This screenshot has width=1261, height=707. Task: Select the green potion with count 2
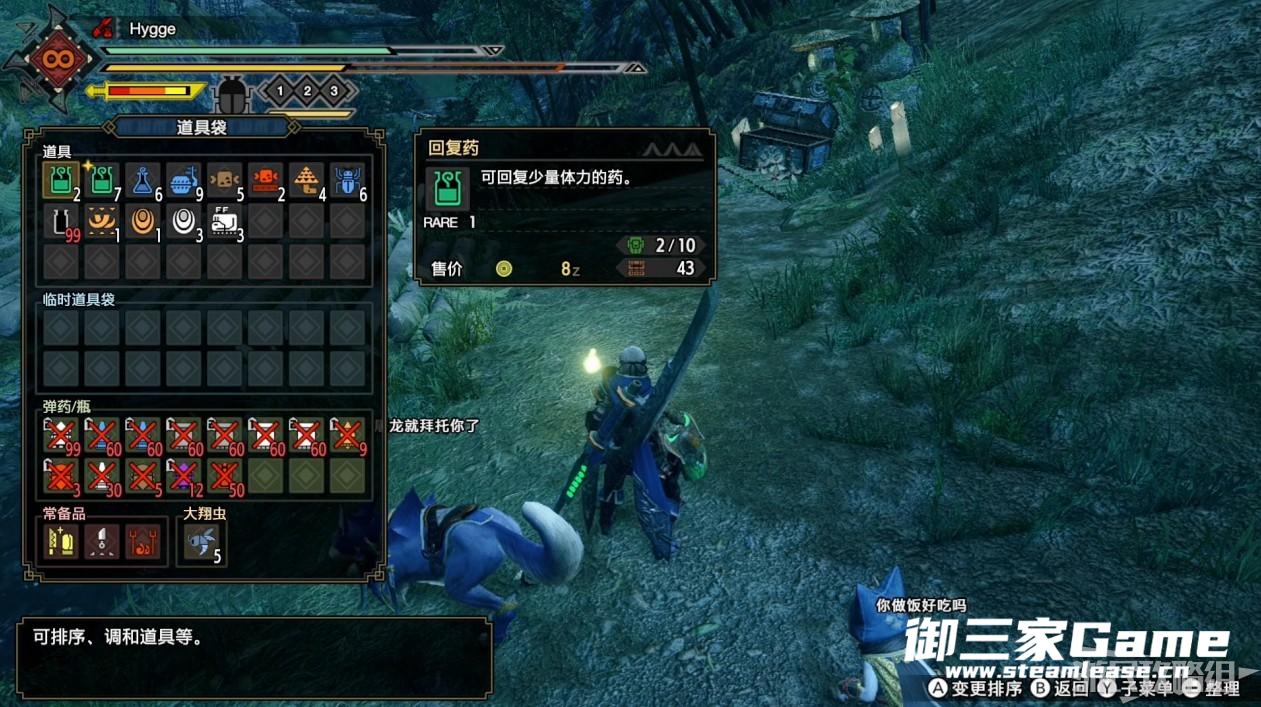click(61, 181)
